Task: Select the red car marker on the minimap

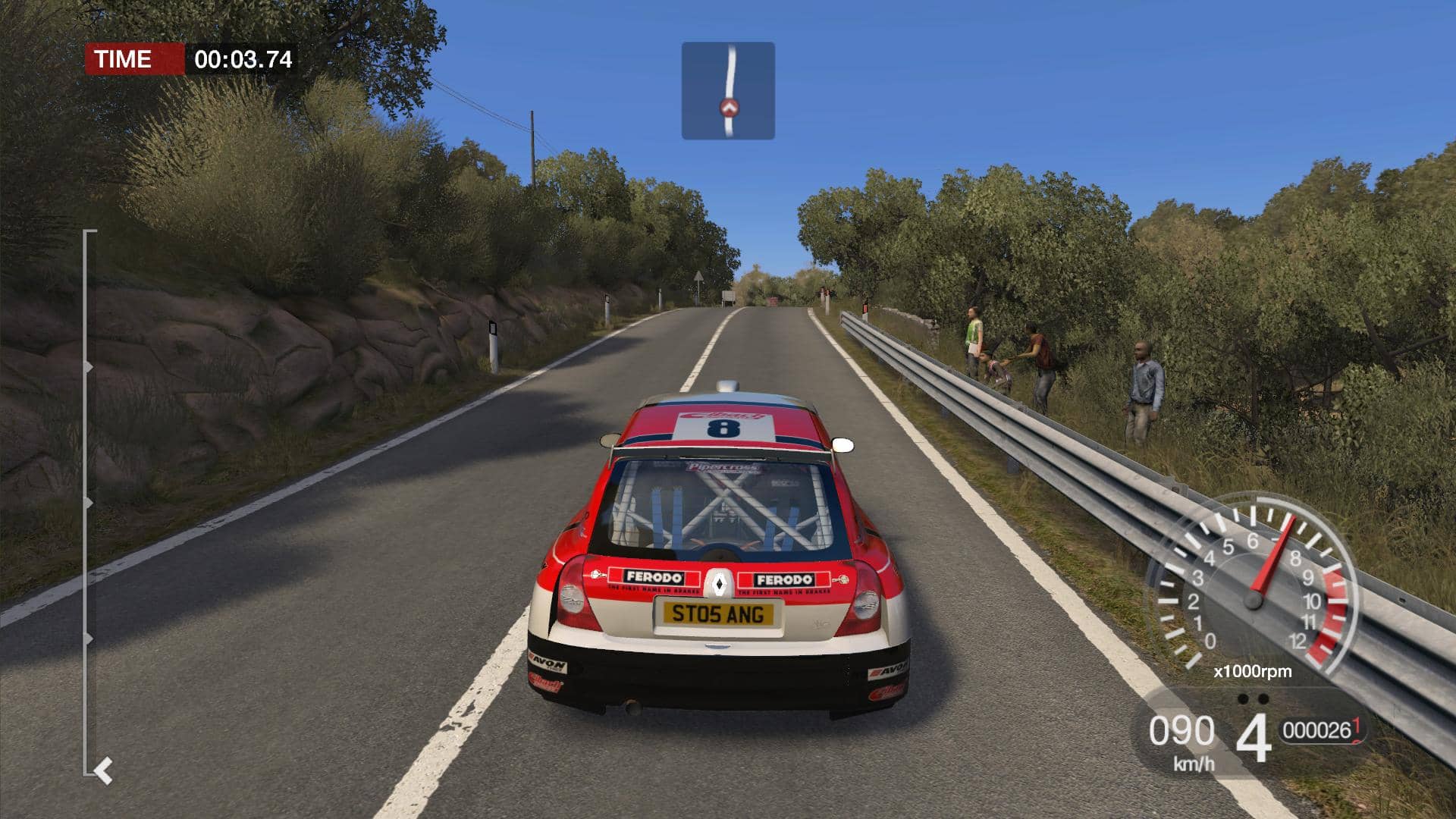Action: pyautogui.click(x=730, y=108)
